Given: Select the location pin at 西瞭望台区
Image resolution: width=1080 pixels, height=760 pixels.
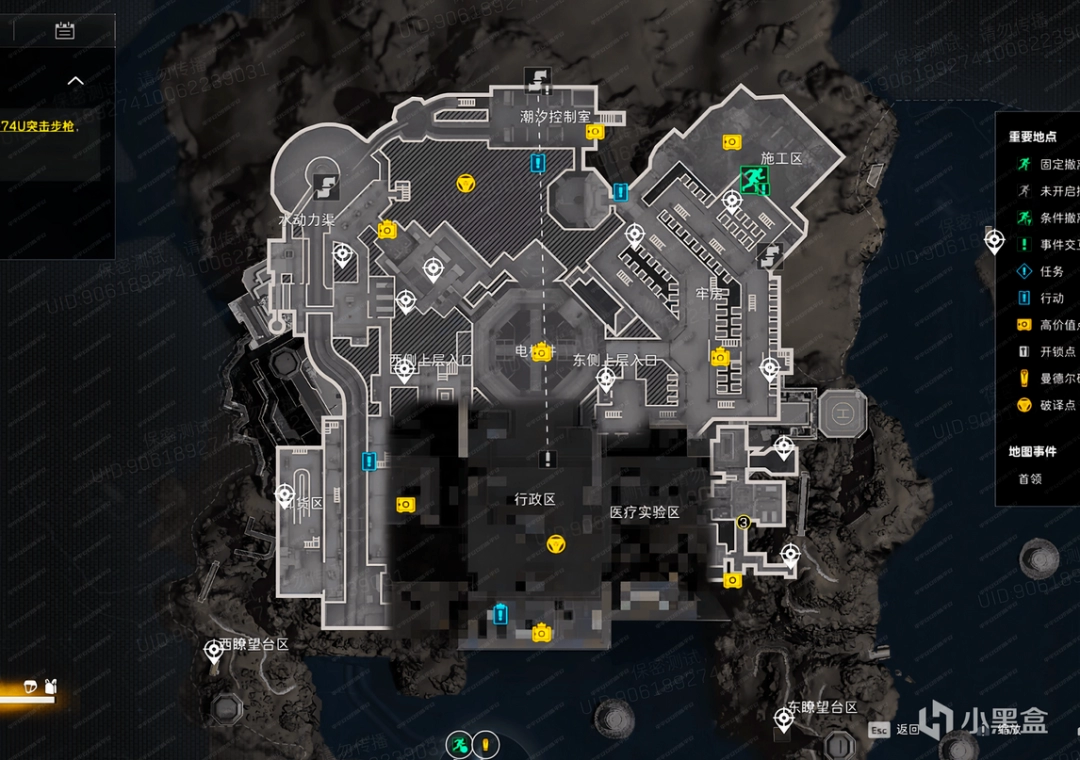Looking at the screenshot, I should coord(213,652).
